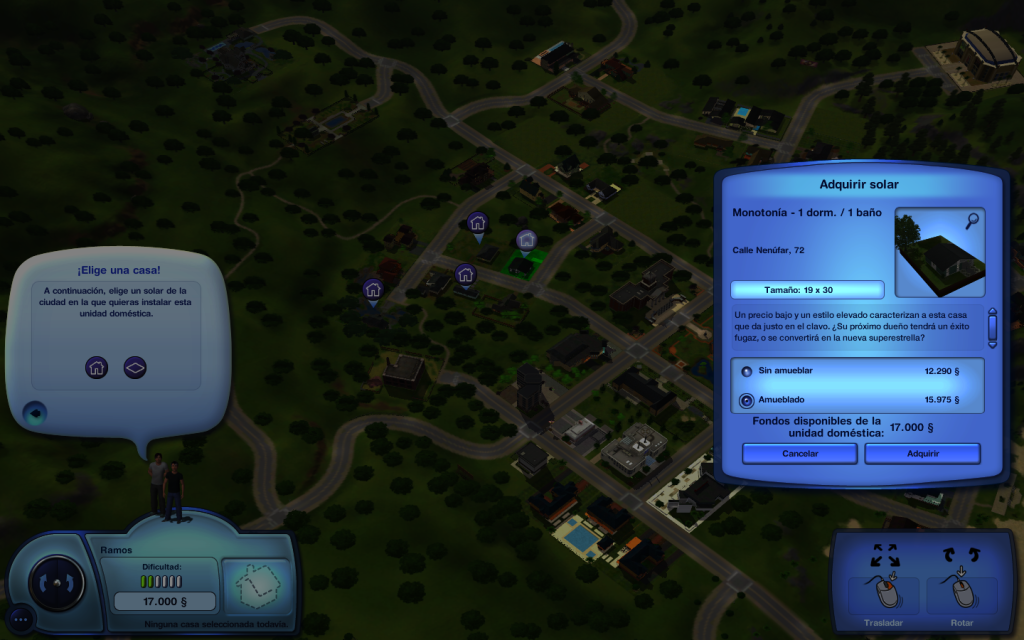Cancel the lot purchase dialog
Viewport: 1024px width, 640px height.
pyautogui.click(x=799, y=453)
